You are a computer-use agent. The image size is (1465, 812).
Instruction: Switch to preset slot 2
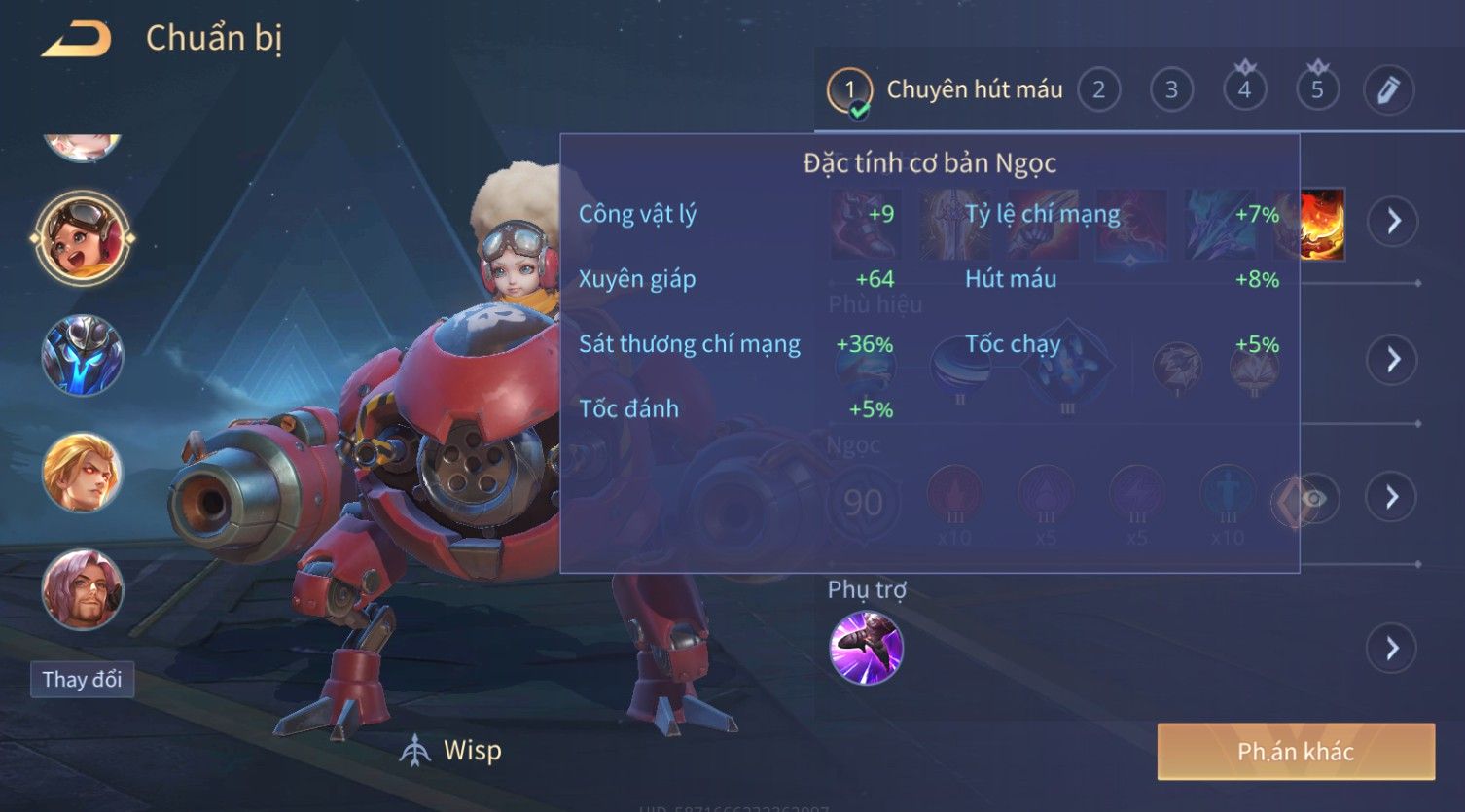click(x=1098, y=90)
